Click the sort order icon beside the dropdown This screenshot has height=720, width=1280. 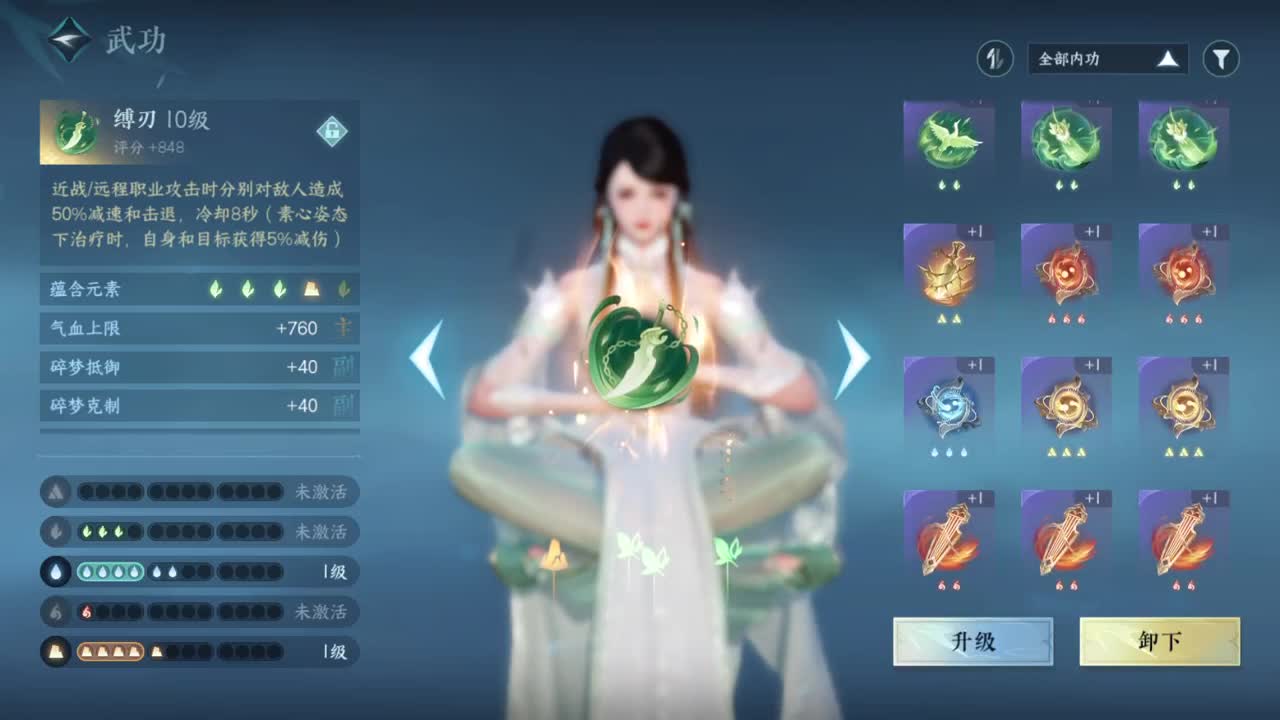pyautogui.click(x=993, y=58)
